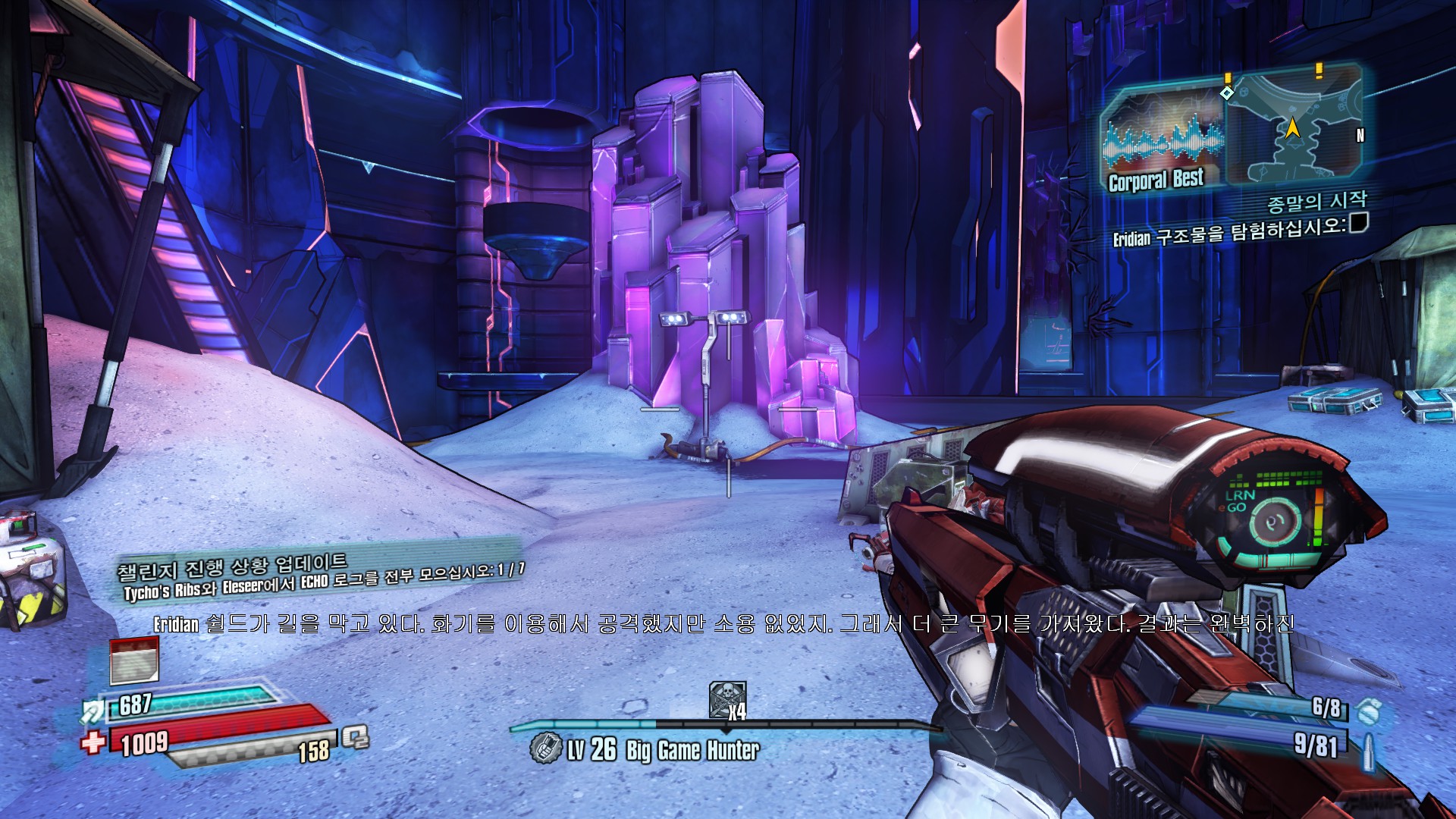Select the Corporal Best ECHO log waveform
The image size is (1456, 819).
pyautogui.click(x=1162, y=141)
